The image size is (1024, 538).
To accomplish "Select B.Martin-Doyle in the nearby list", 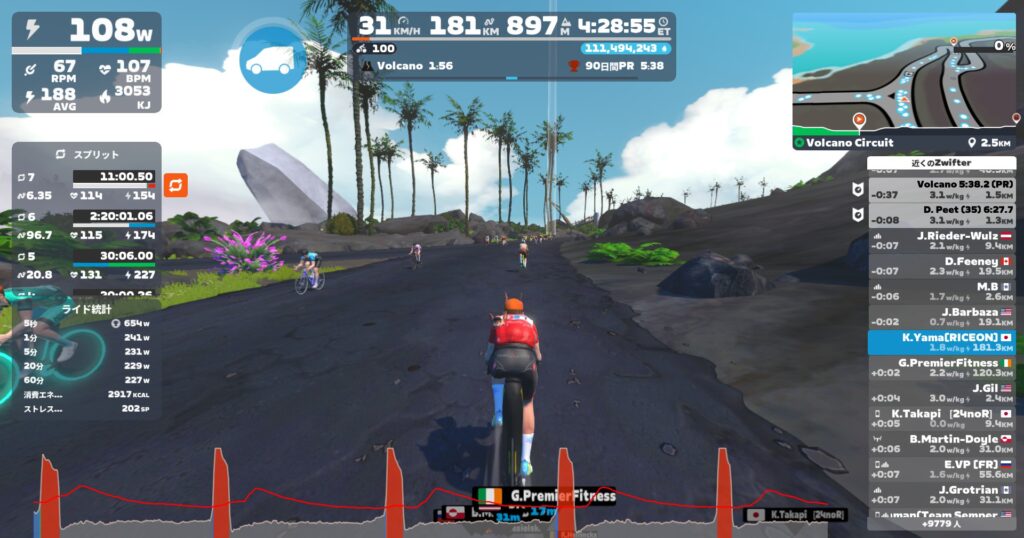I will (940, 444).
